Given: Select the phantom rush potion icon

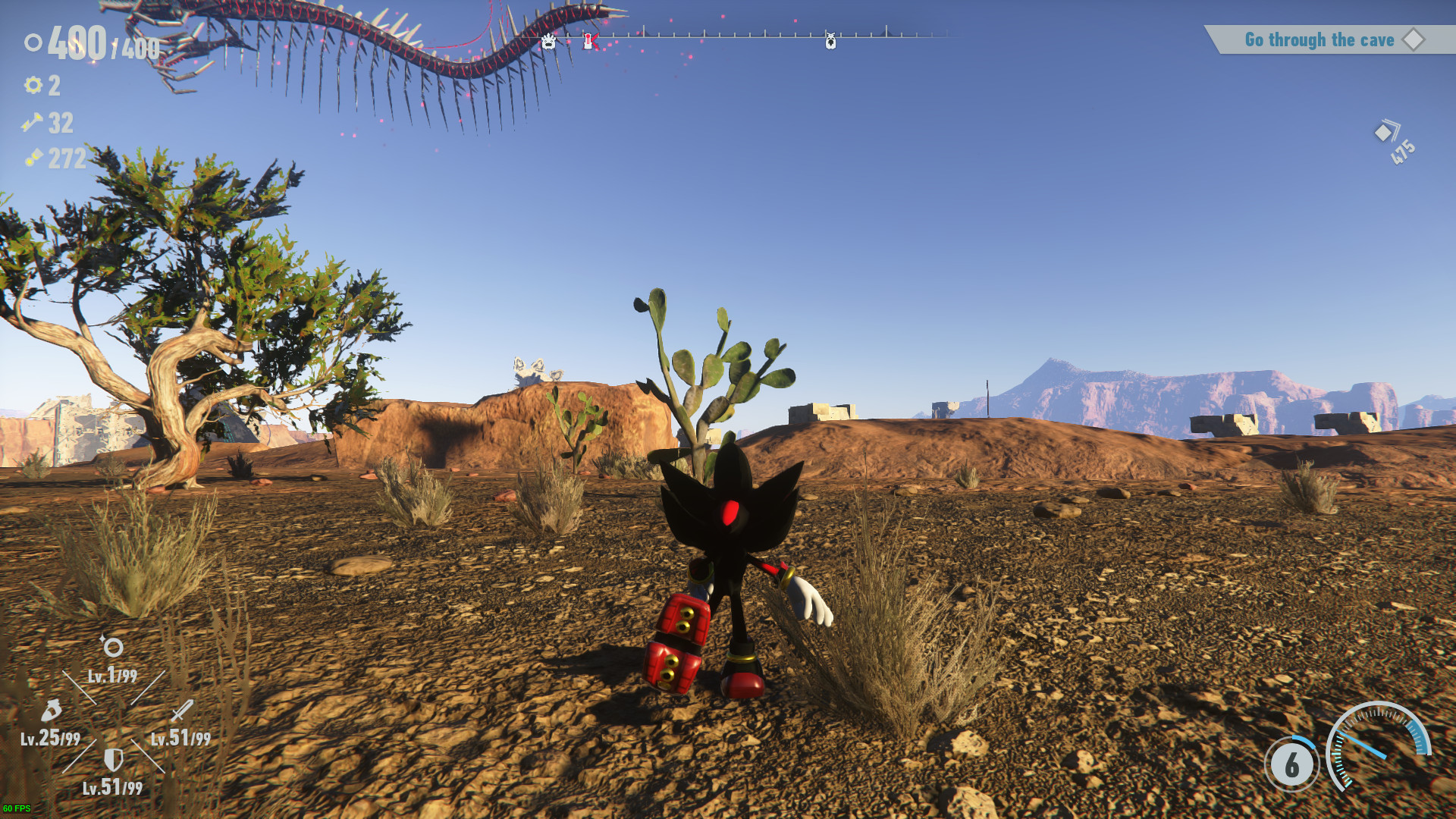Looking at the screenshot, I should (52, 711).
